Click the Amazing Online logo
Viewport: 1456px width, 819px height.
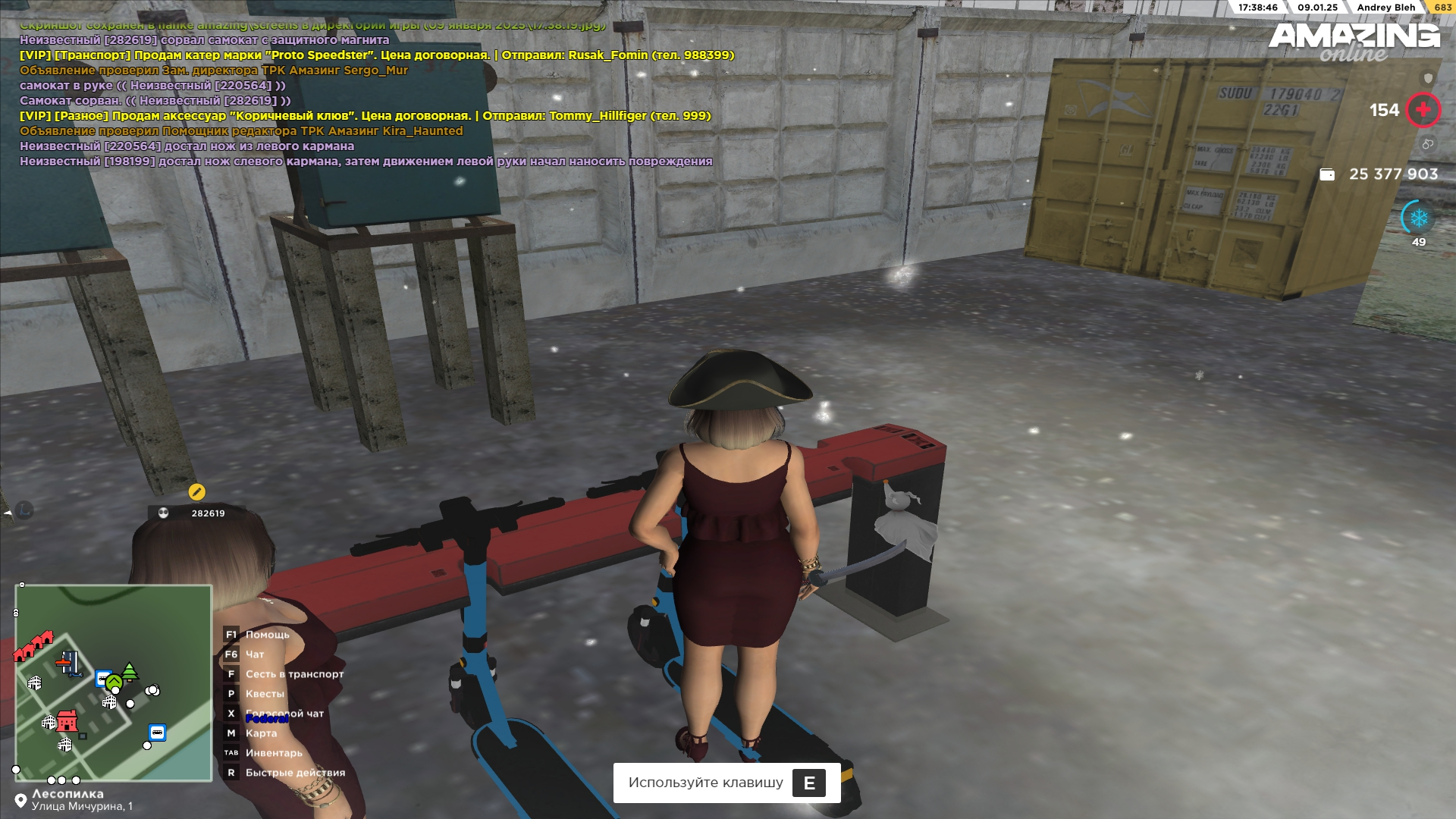tap(1354, 42)
